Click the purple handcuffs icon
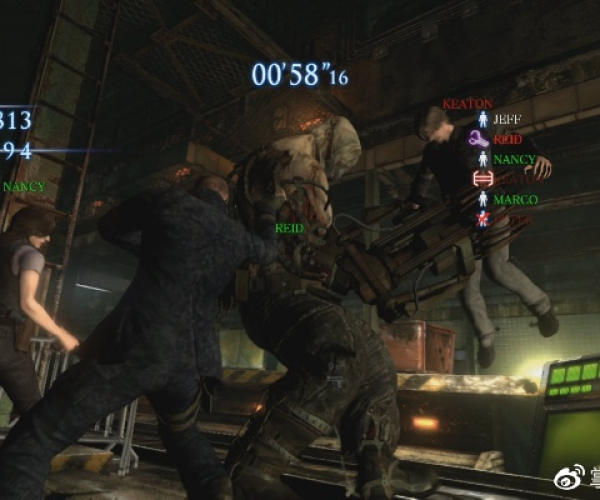 click(x=481, y=138)
